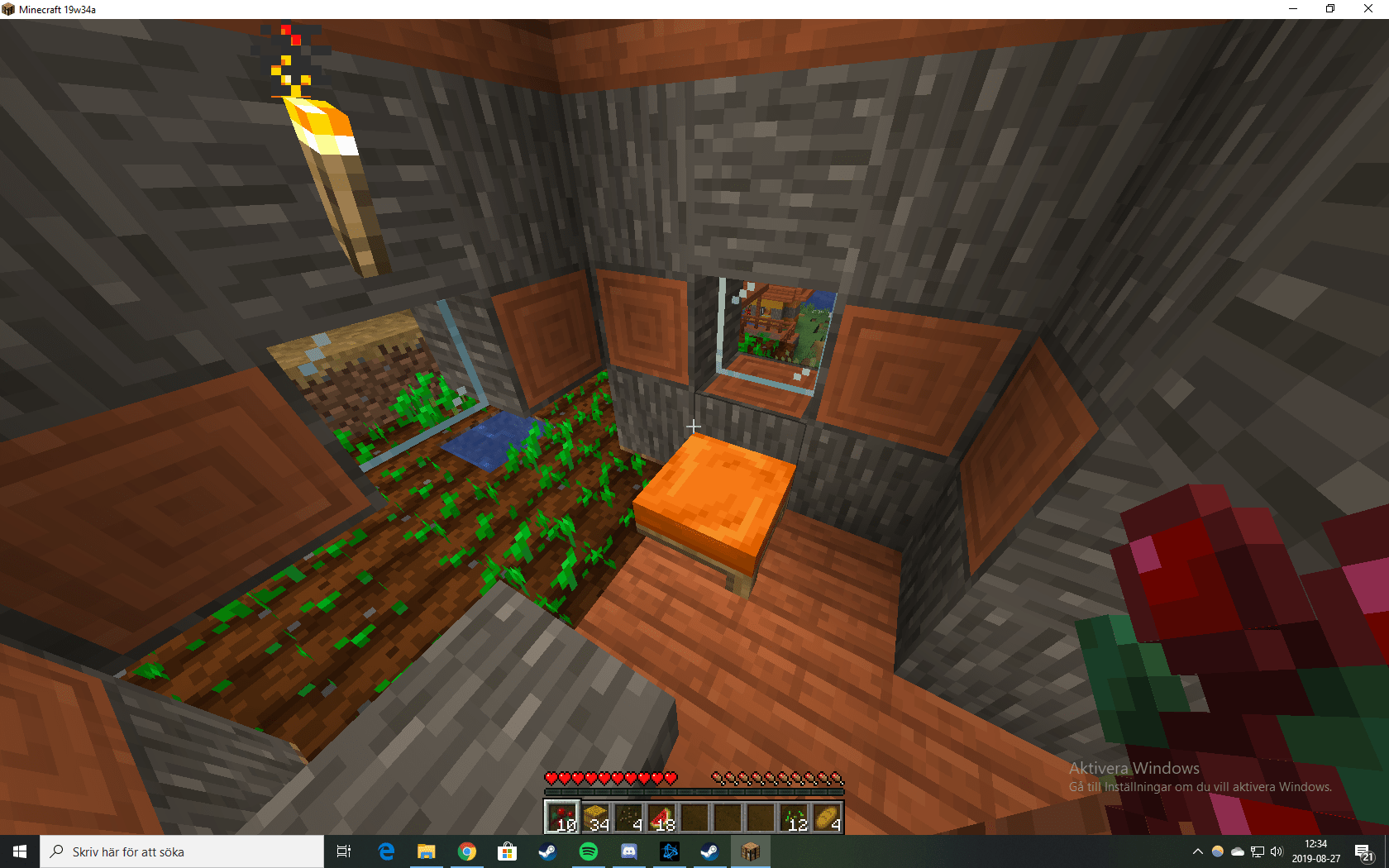Open Discord from the taskbar
1389x868 pixels.
point(629,851)
